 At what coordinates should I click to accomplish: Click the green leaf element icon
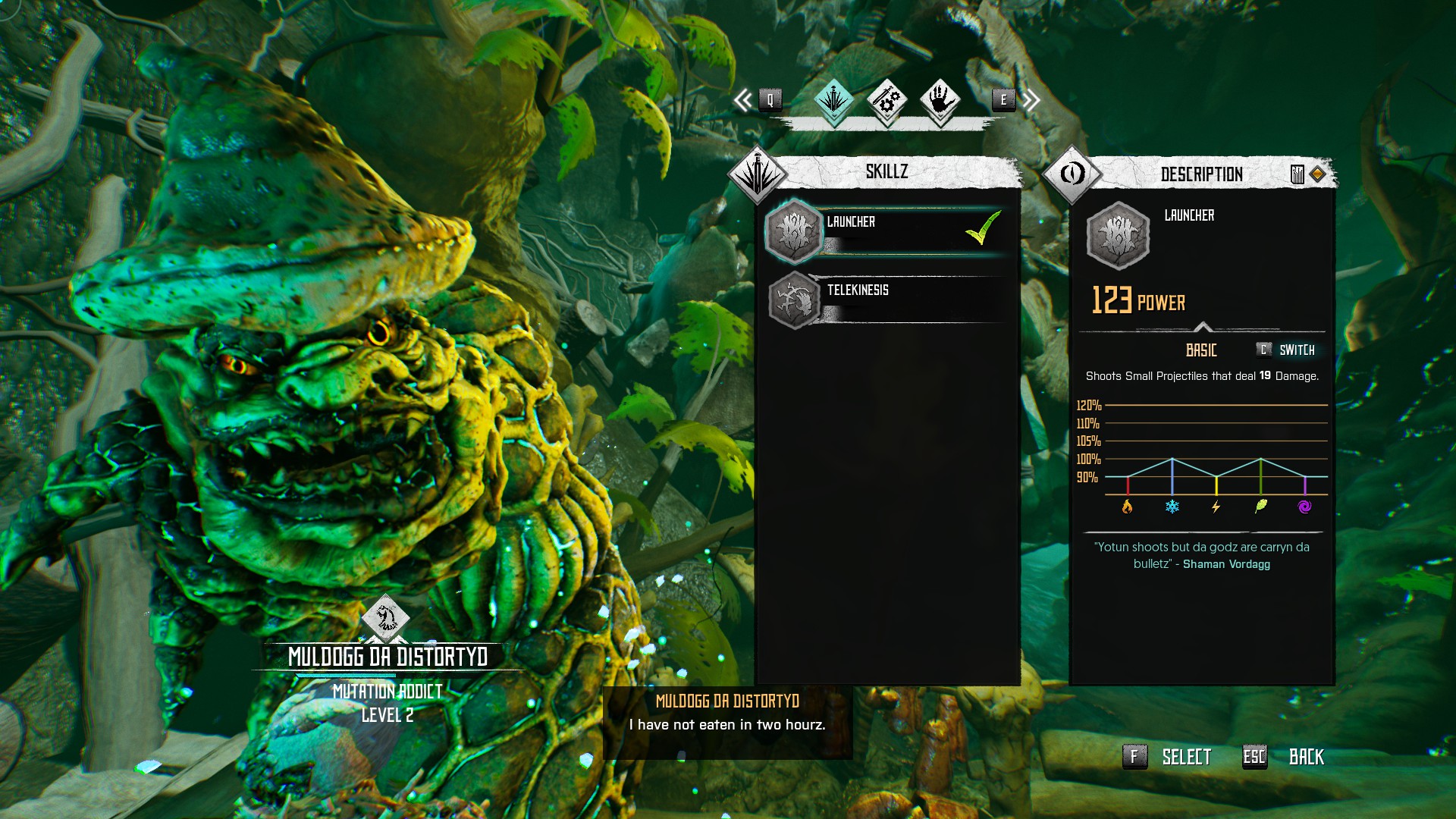[1260, 507]
